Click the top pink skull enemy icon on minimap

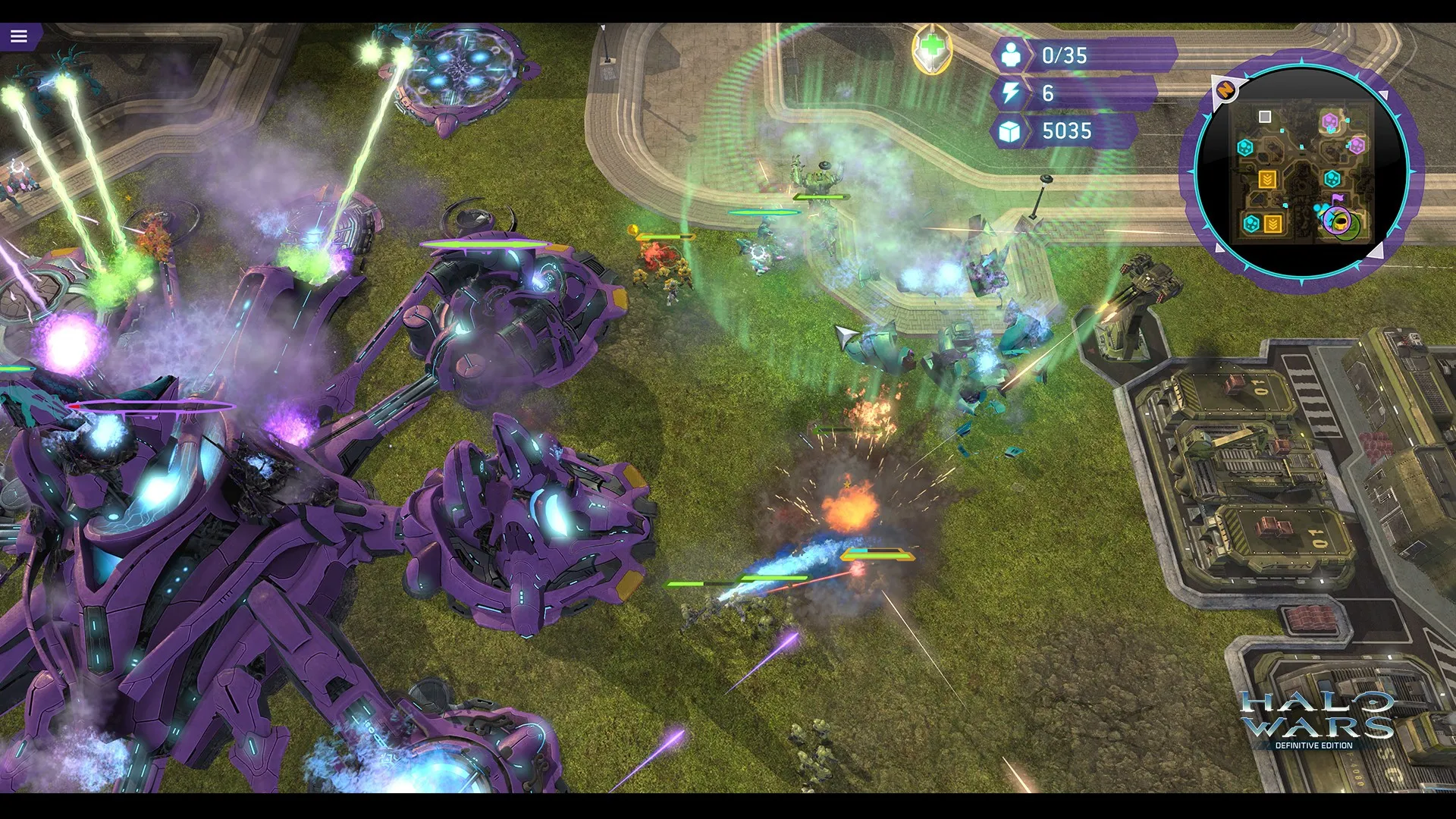(x=1331, y=120)
